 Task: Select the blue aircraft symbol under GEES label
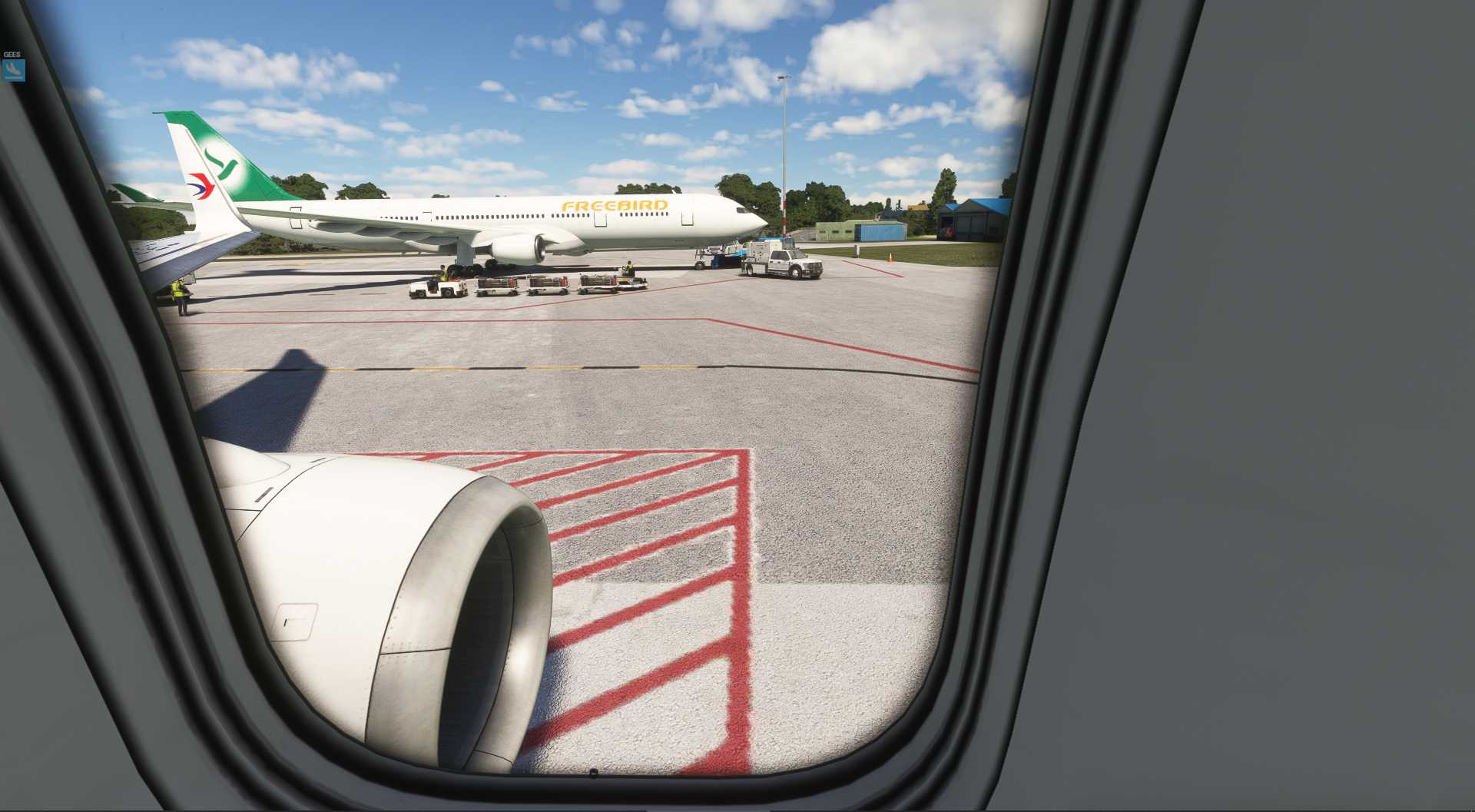click(13, 71)
